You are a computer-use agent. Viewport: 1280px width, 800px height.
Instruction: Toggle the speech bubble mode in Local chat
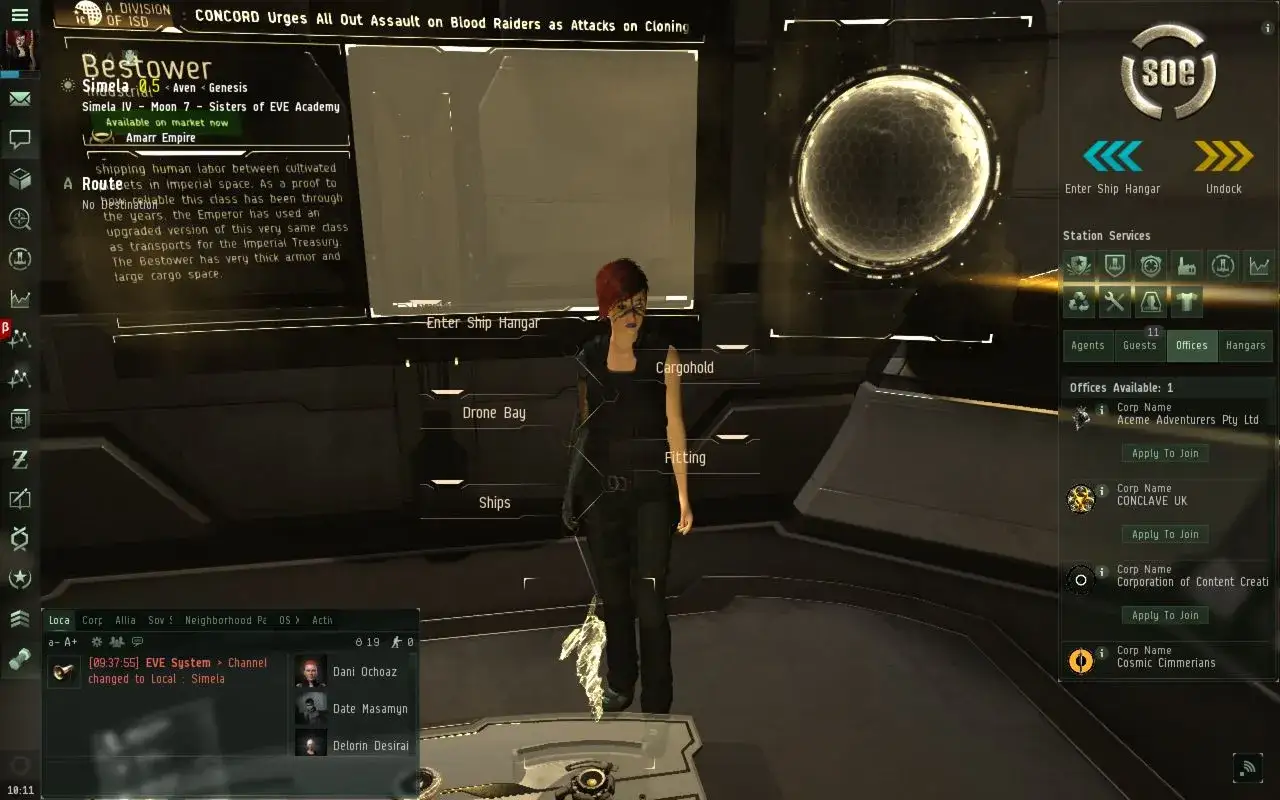coord(136,640)
